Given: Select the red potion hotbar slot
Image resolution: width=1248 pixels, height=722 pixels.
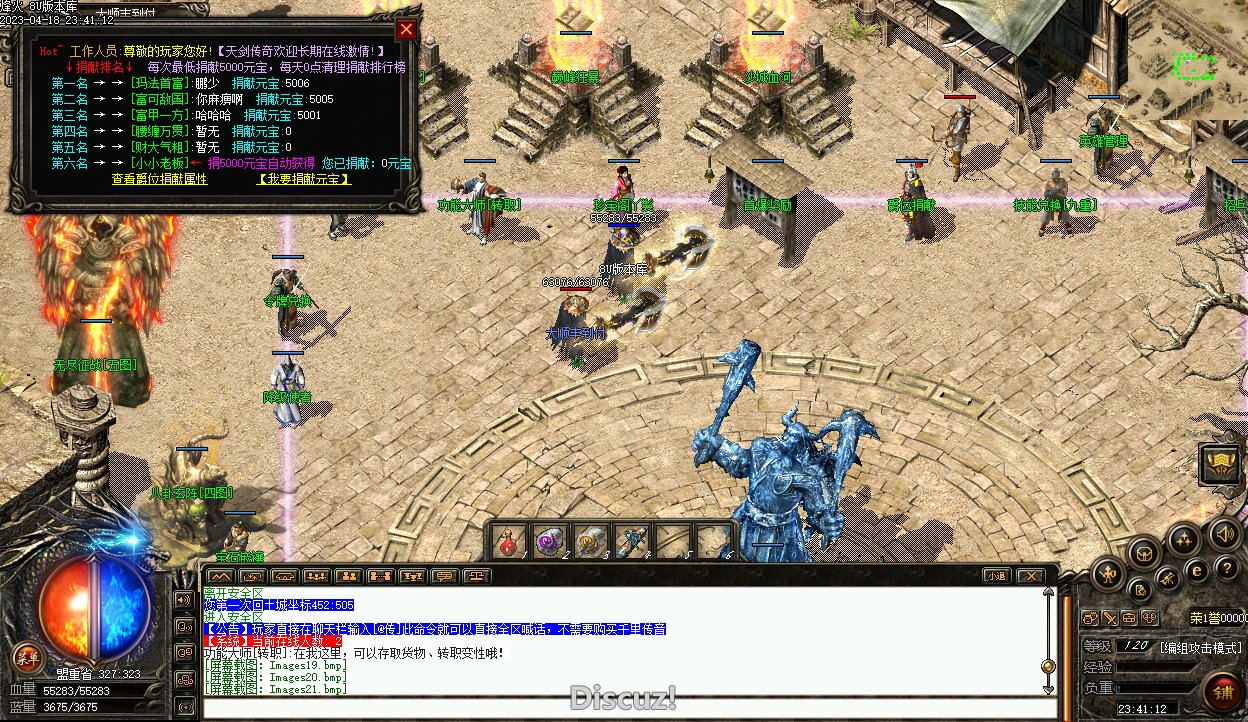Looking at the screenshot, I should pyautogui.click(x=509, y=542).
